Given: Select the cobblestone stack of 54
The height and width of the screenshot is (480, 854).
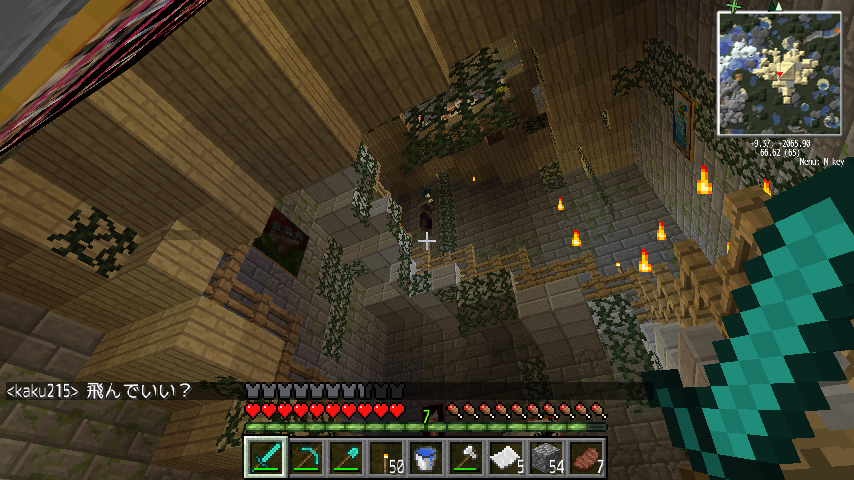Looking at the screenshot, I should (x=546, y=458).
